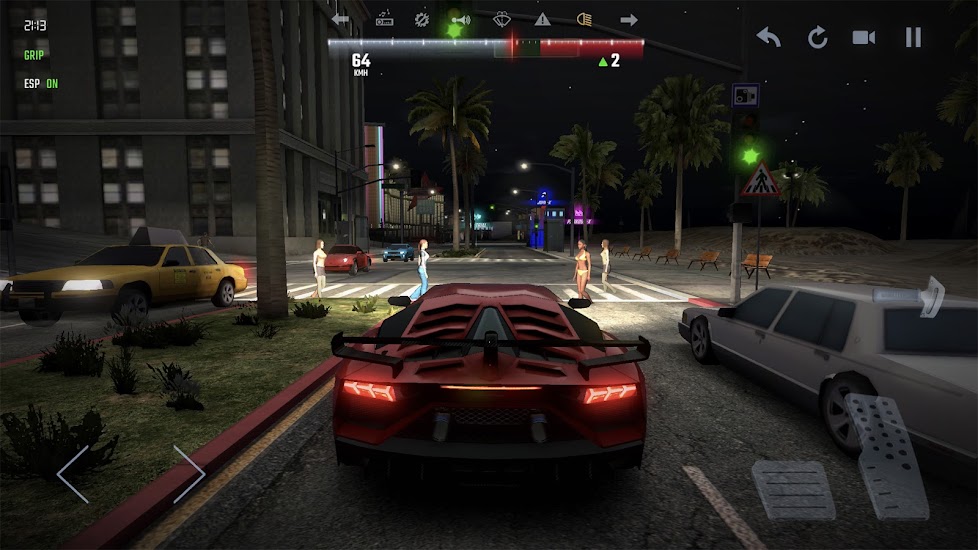Tap the brake pedal

(x=793, y=491)
